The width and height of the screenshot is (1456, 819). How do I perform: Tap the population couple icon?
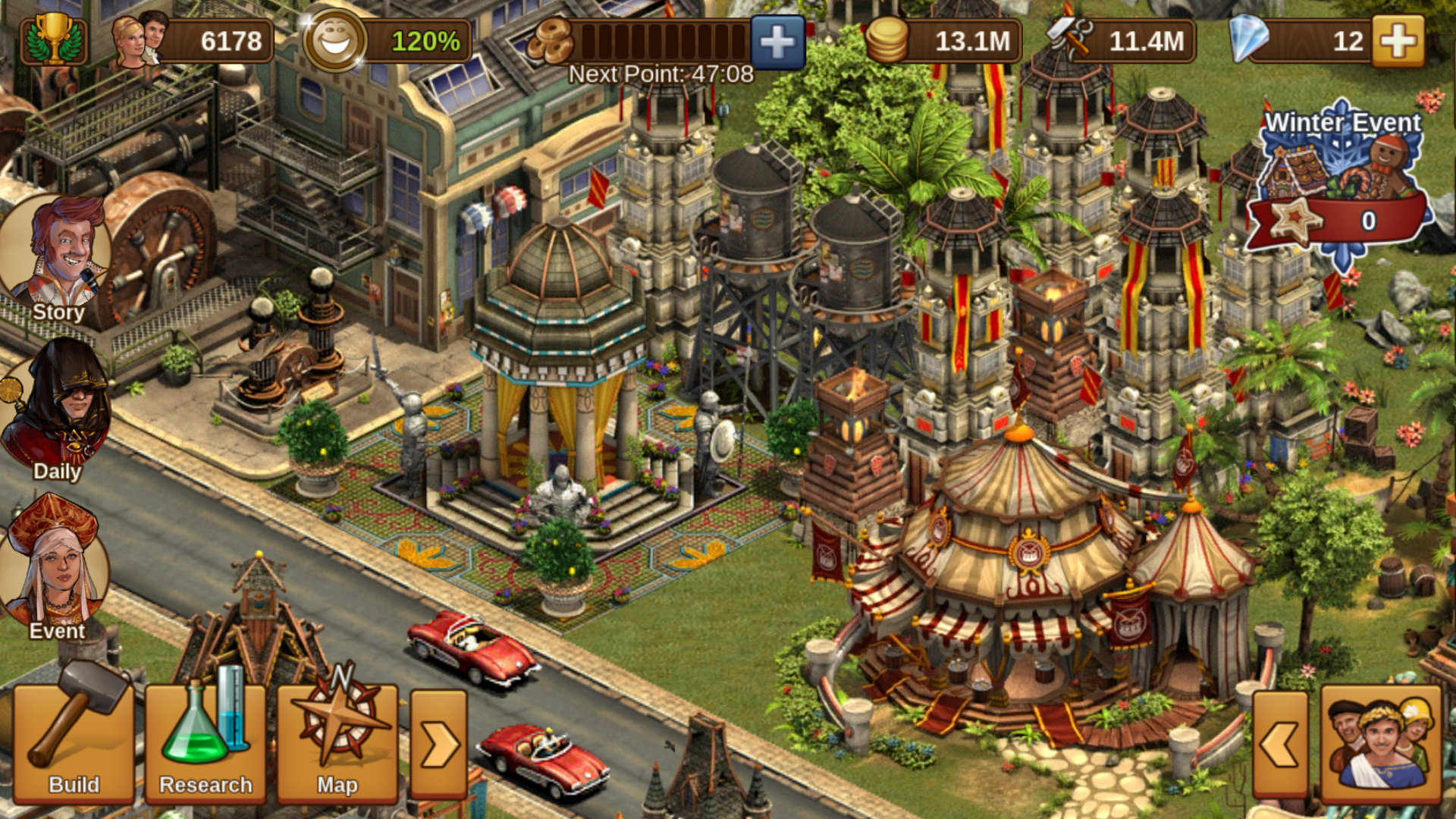pyautogui.click(x=140, y=39)
